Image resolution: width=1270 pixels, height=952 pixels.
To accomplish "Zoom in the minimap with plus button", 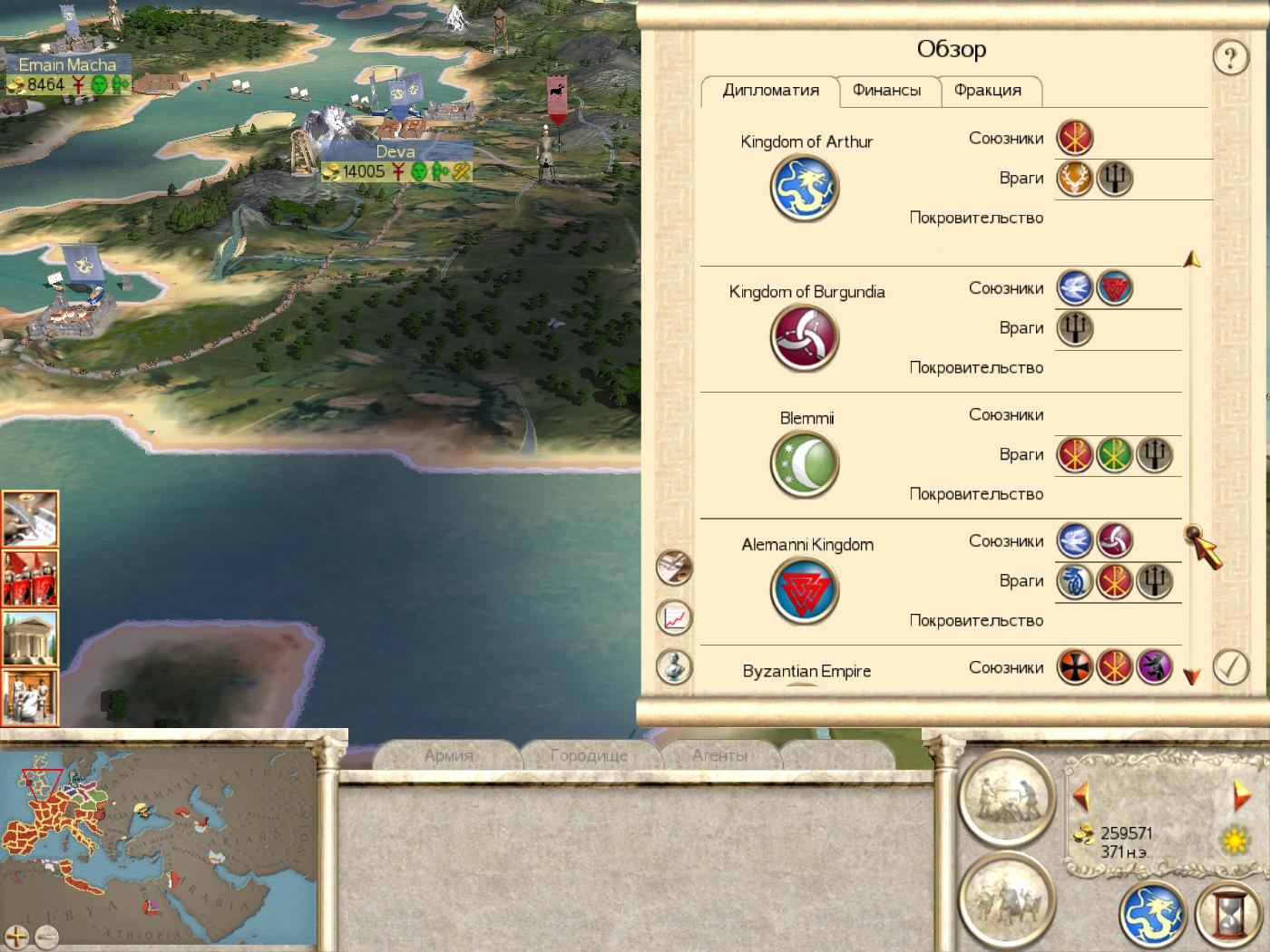I will [17, 937].
